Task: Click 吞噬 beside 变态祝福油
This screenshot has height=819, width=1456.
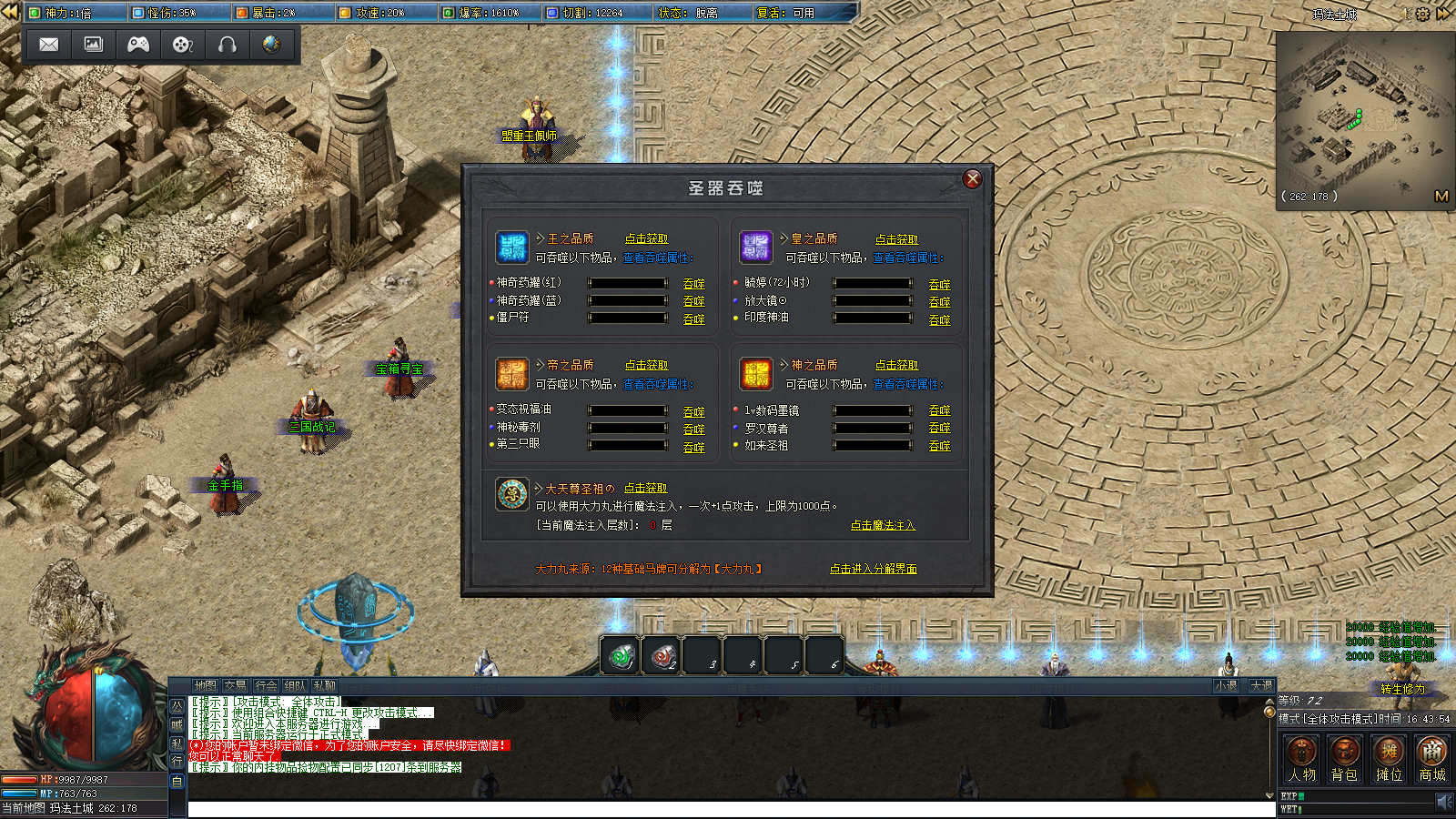Action: click(693, 412)
